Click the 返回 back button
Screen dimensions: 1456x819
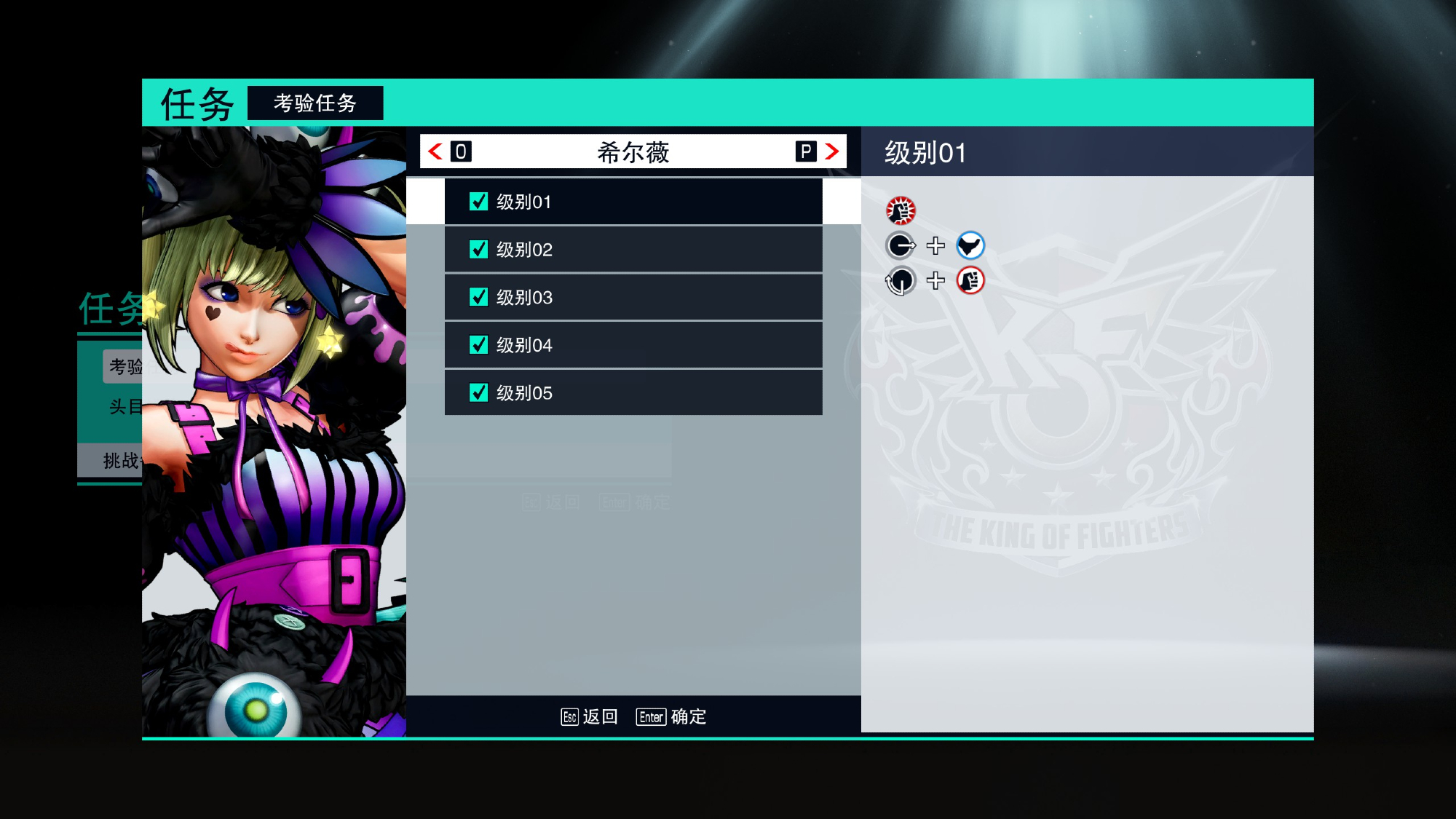(x=590, y=717)
